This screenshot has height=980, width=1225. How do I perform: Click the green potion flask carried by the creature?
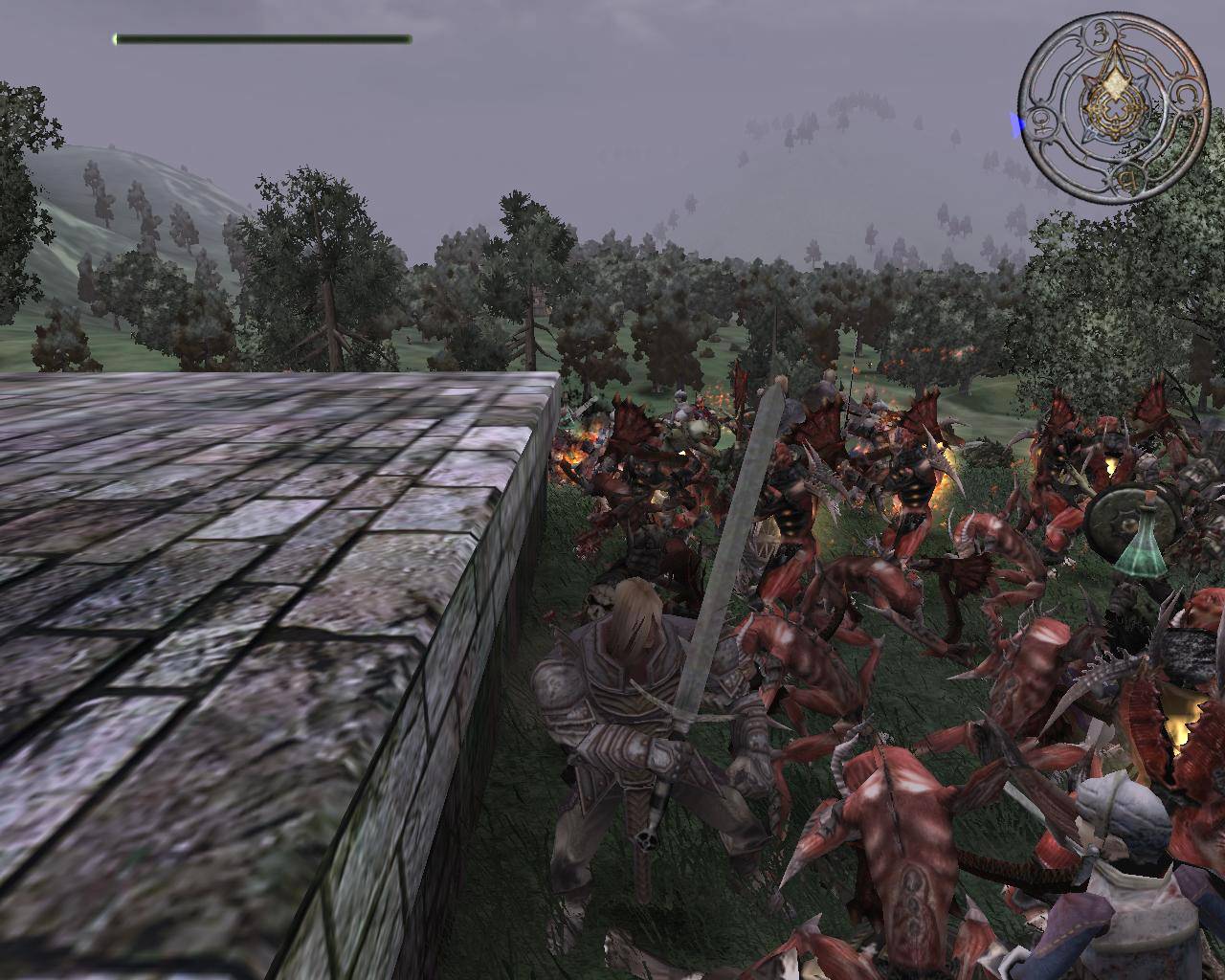click(x=1146, y=555)
